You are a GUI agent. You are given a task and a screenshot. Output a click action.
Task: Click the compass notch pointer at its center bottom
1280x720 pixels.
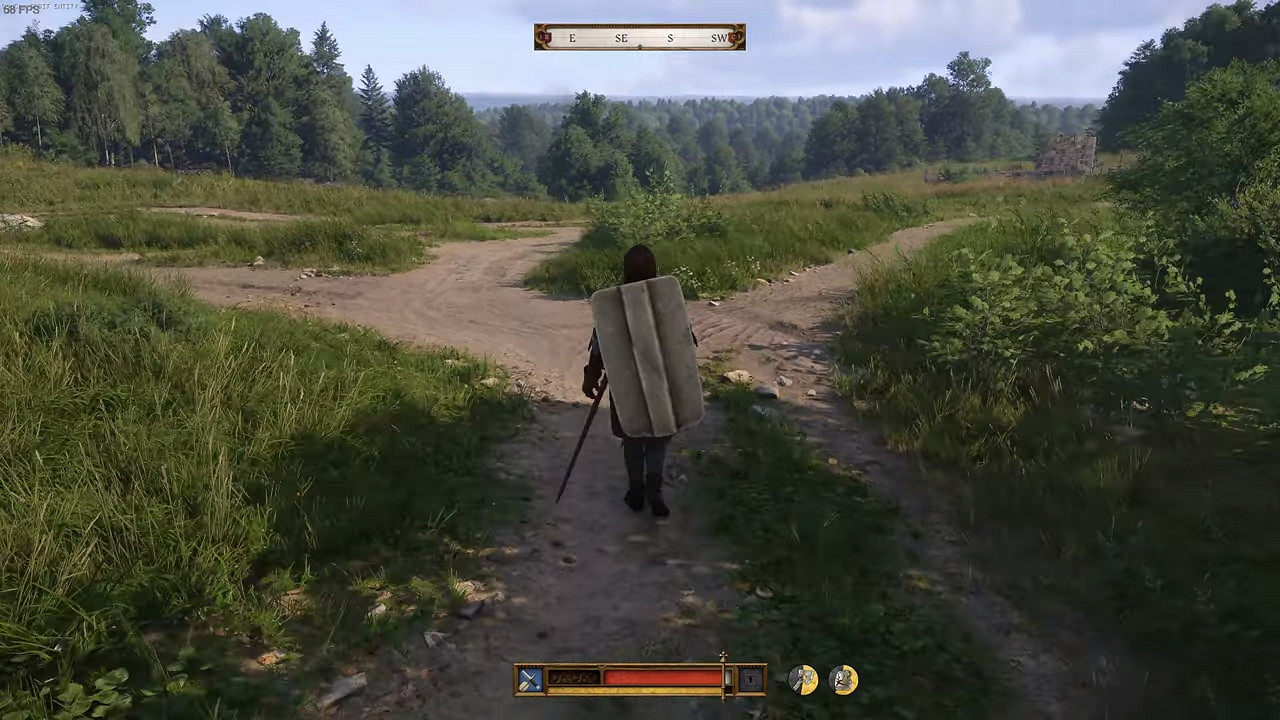point(640,47)
